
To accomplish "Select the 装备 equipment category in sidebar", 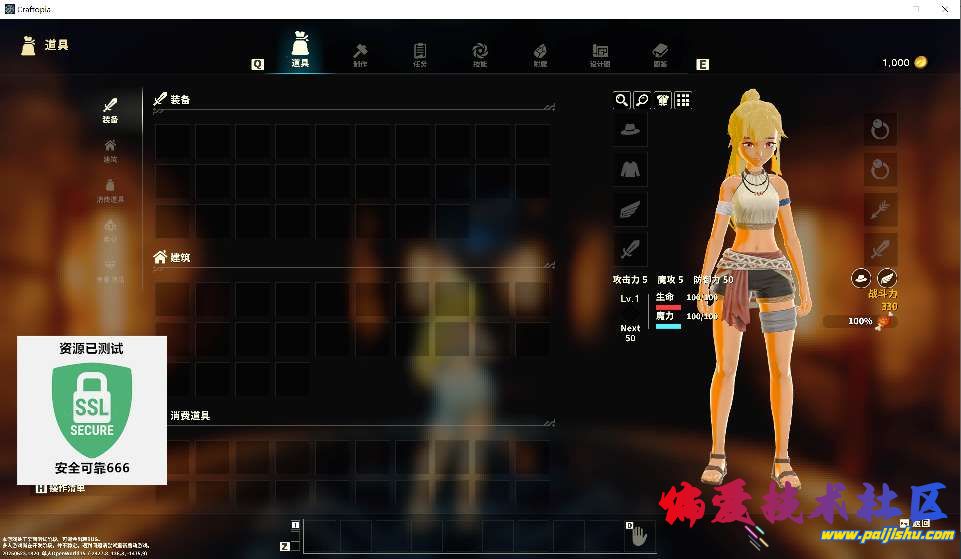I will (x=110, y=110).
